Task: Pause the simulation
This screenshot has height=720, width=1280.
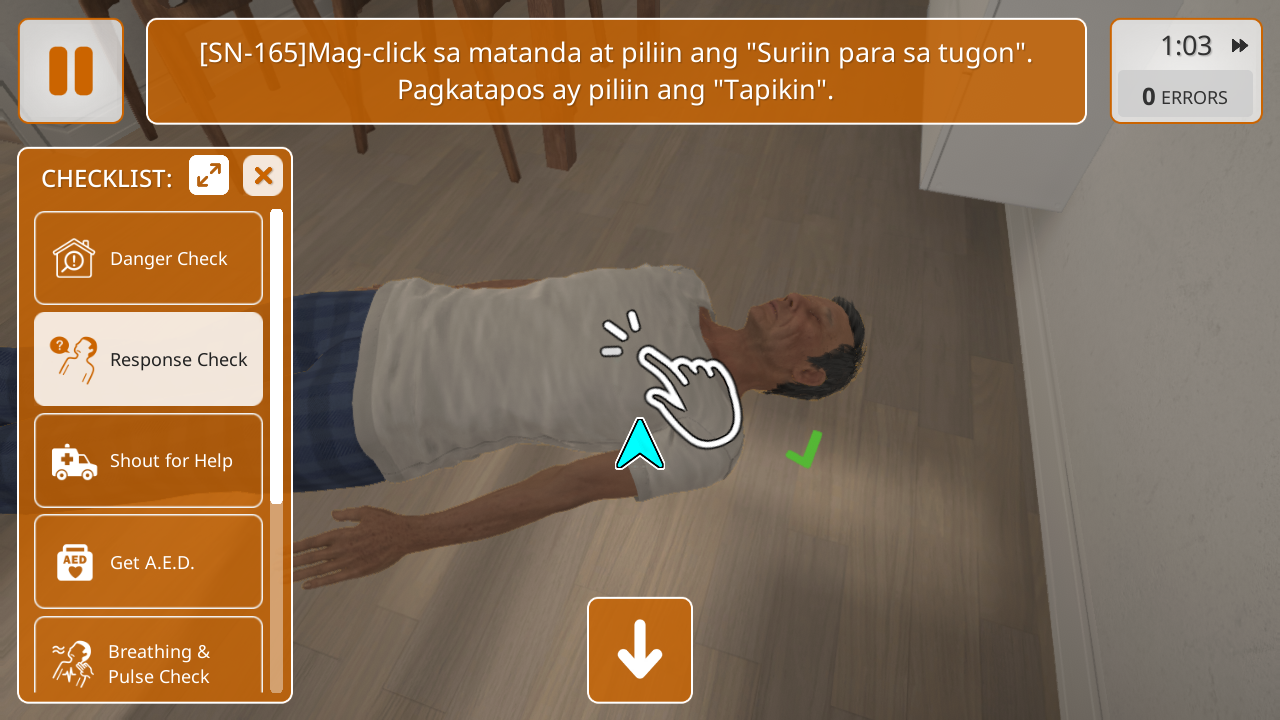Action: point(70,71)
